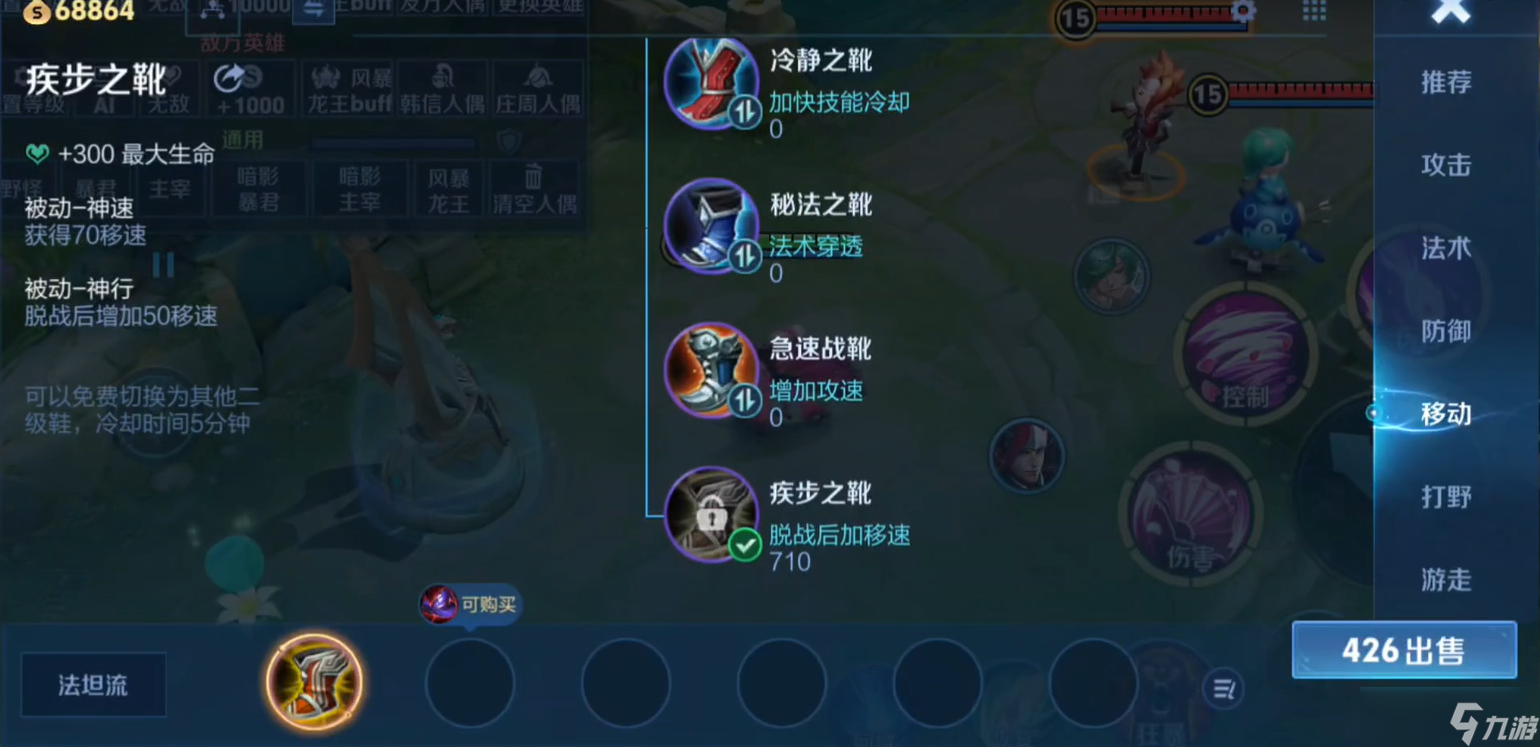Toggle the 风暴龙王buff option
This screenshot has height=747, width=1540.
[346, 90]
